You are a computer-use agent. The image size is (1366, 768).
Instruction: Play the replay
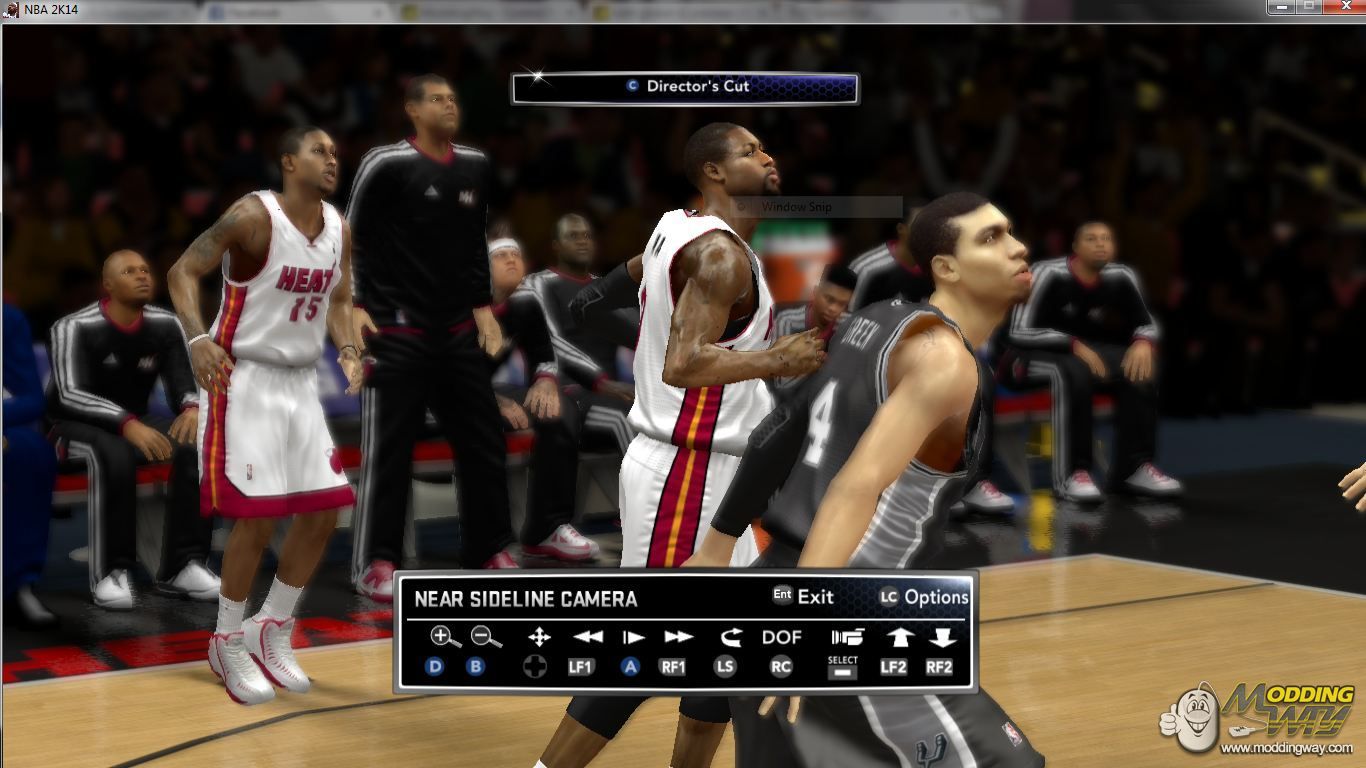pos(632,637)
